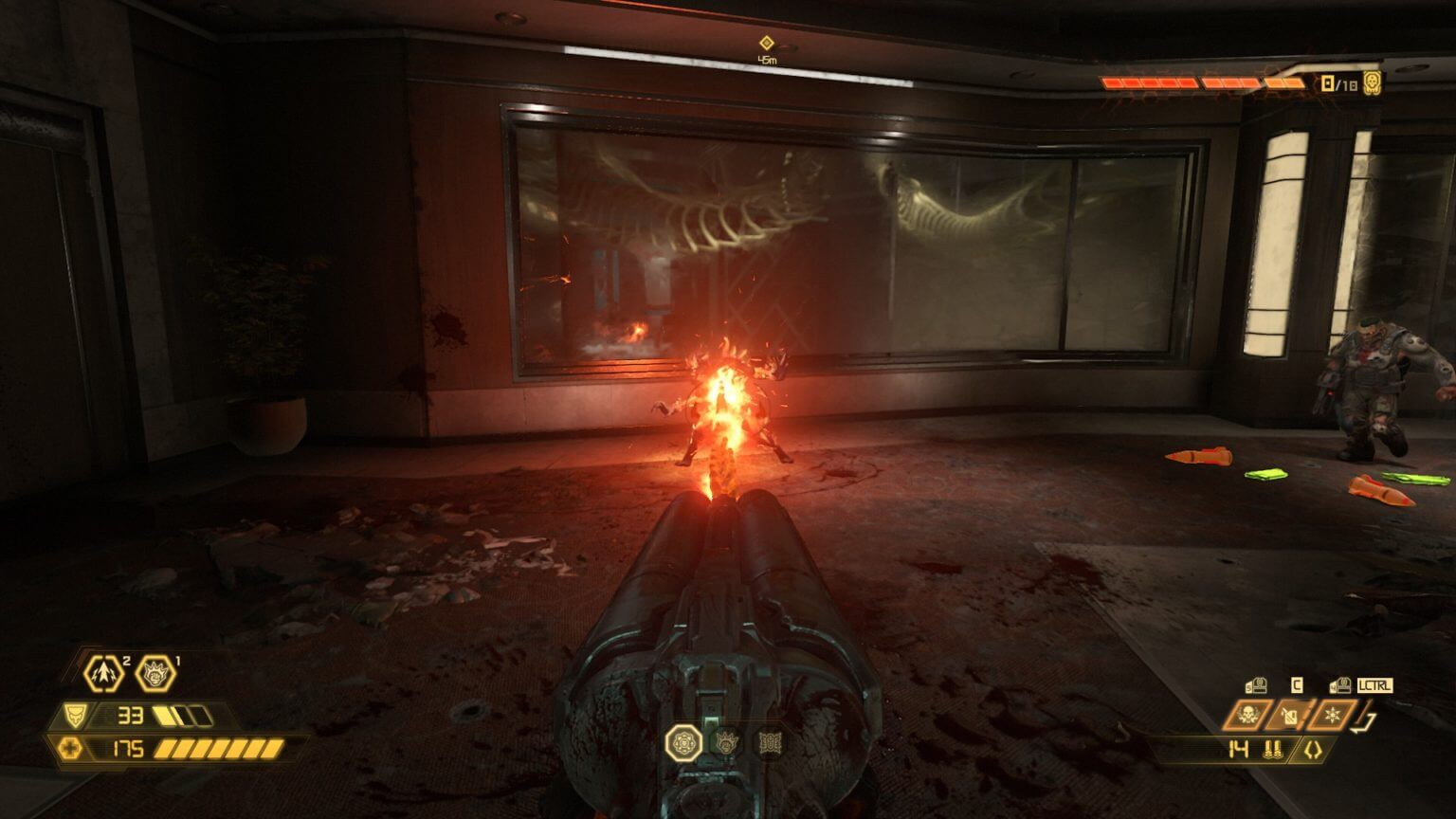Toggle the rightmost gate-shaped weapon mod

pyautogui.click(x=770, y=743)
